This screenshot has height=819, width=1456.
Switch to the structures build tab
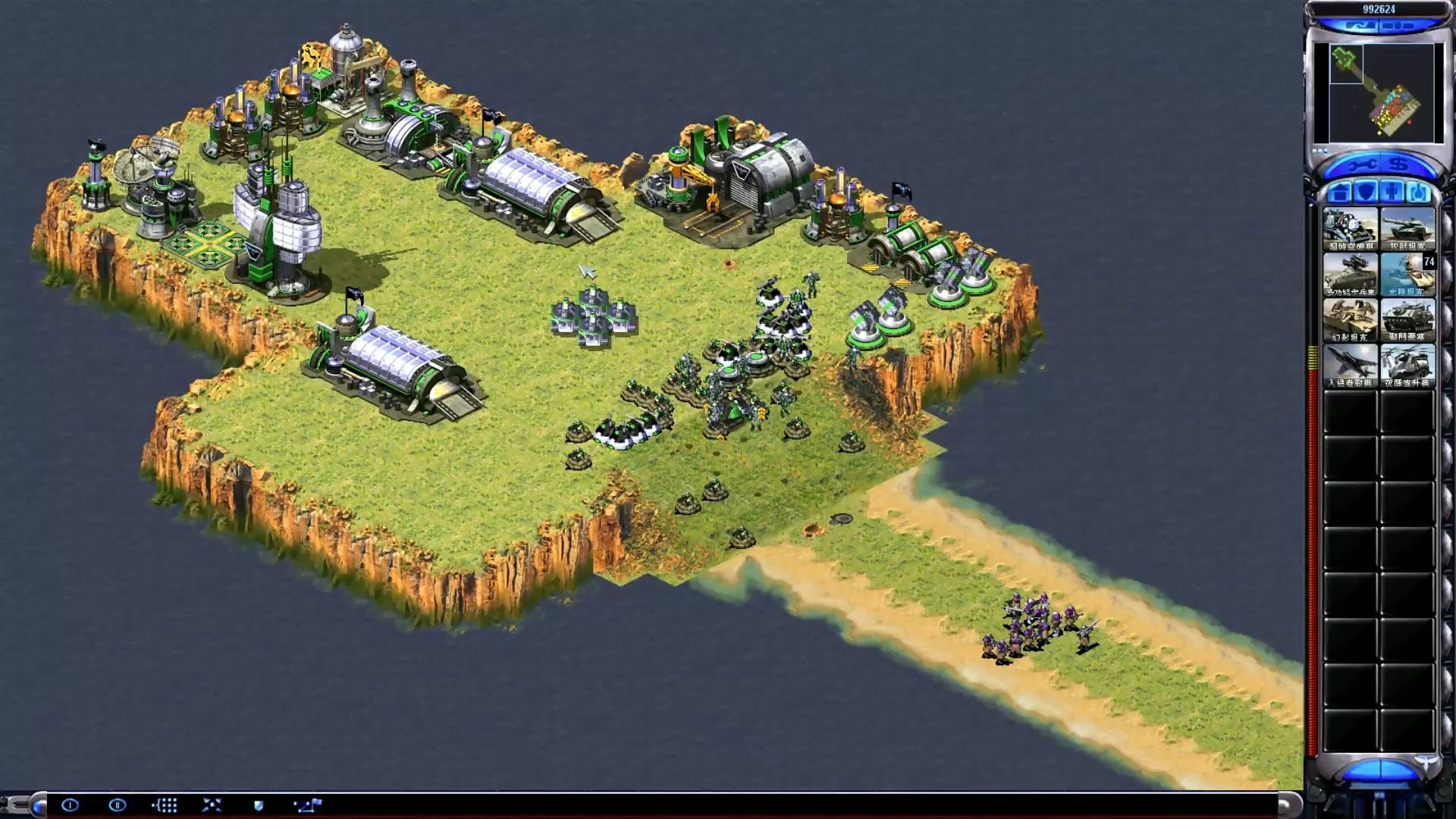click(x=1339, y=192)
